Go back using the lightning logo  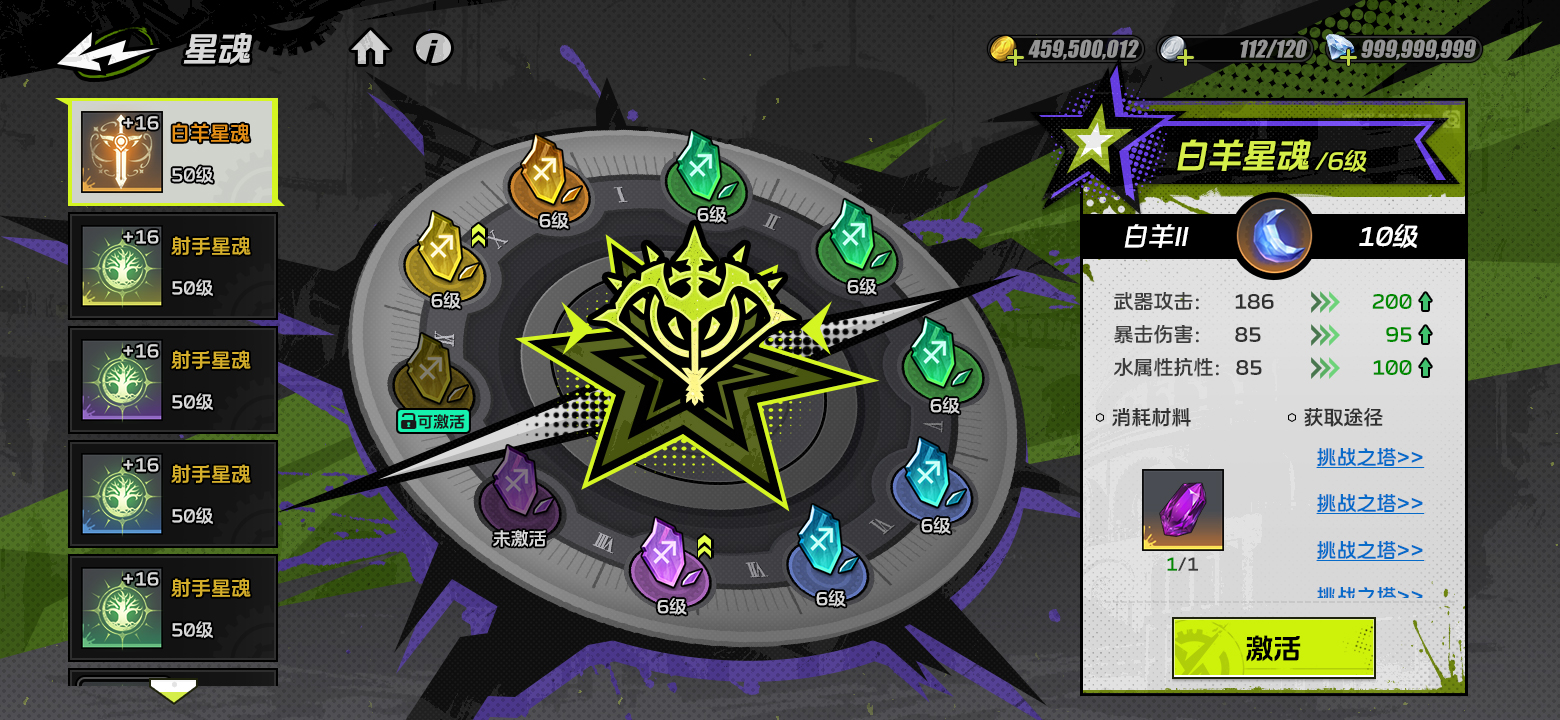point(108,52)
